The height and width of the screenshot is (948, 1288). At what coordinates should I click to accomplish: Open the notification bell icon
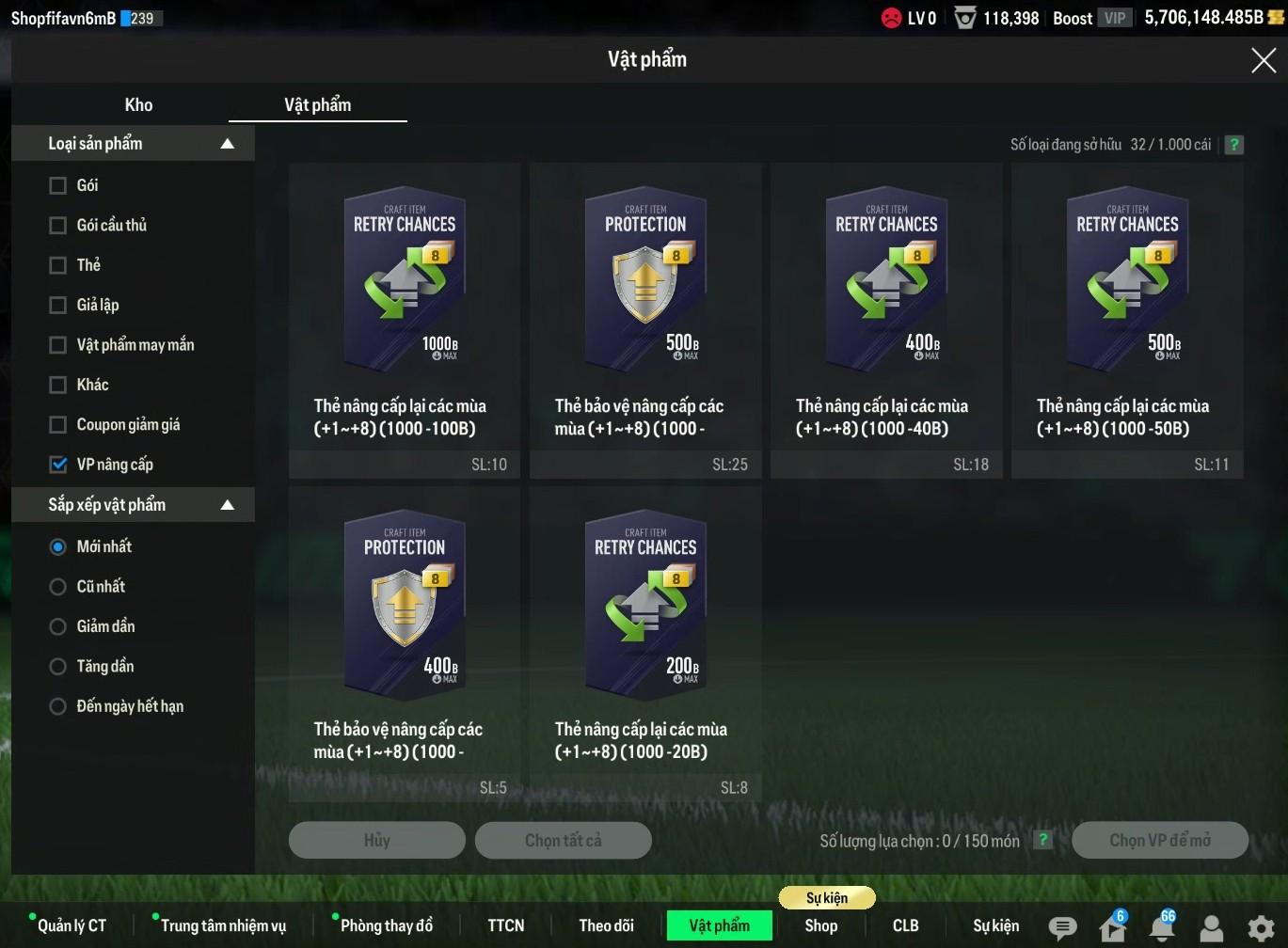tap(1162, 927)
